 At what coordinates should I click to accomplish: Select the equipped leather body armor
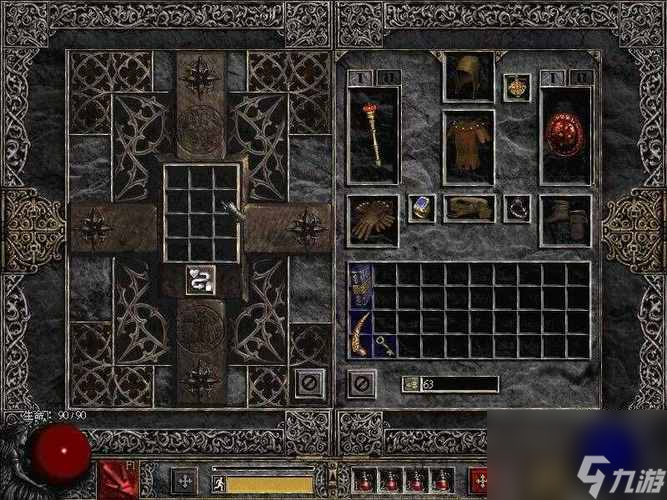468,148
